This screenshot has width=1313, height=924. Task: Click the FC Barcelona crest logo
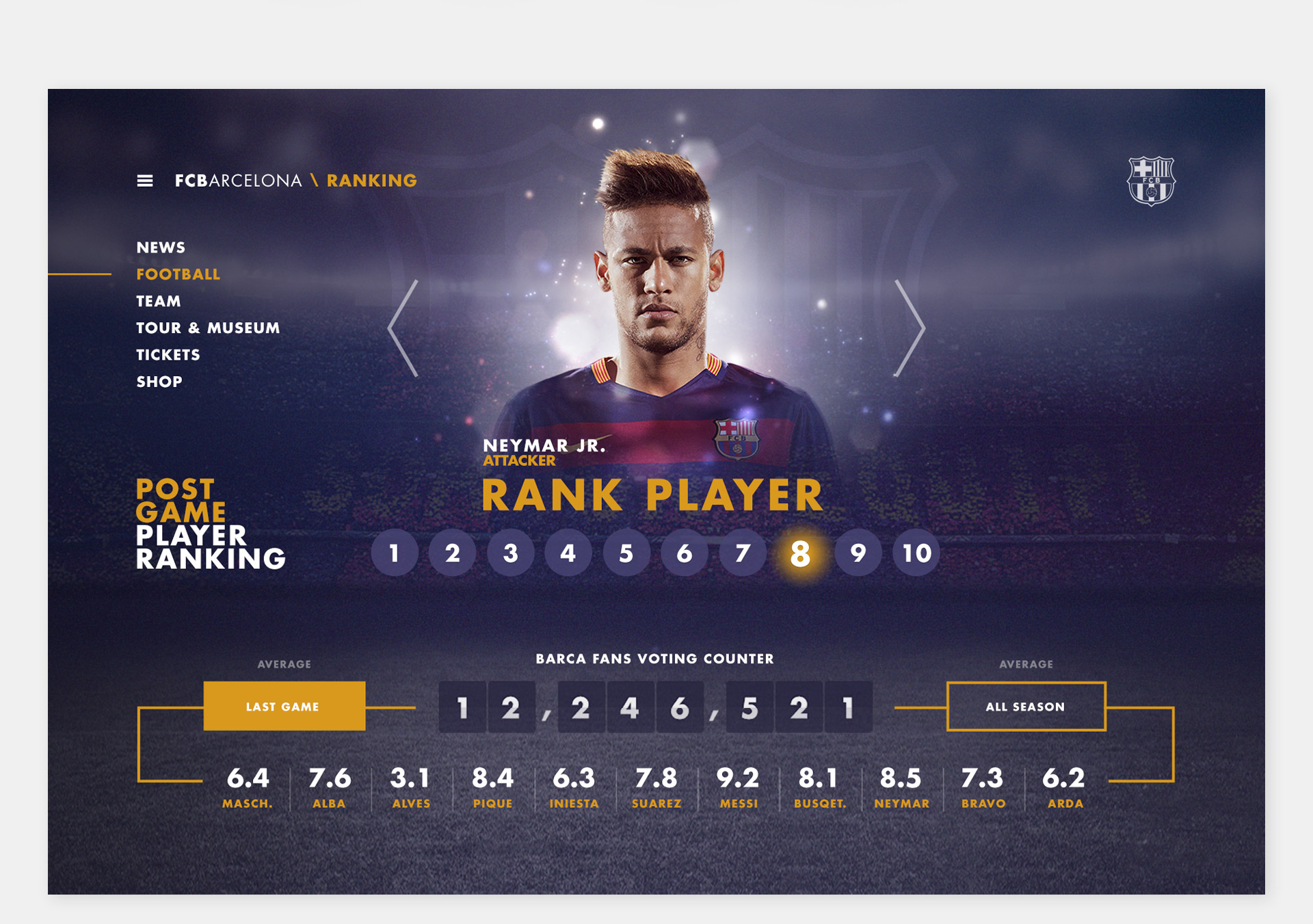(x=1152, y=179)
